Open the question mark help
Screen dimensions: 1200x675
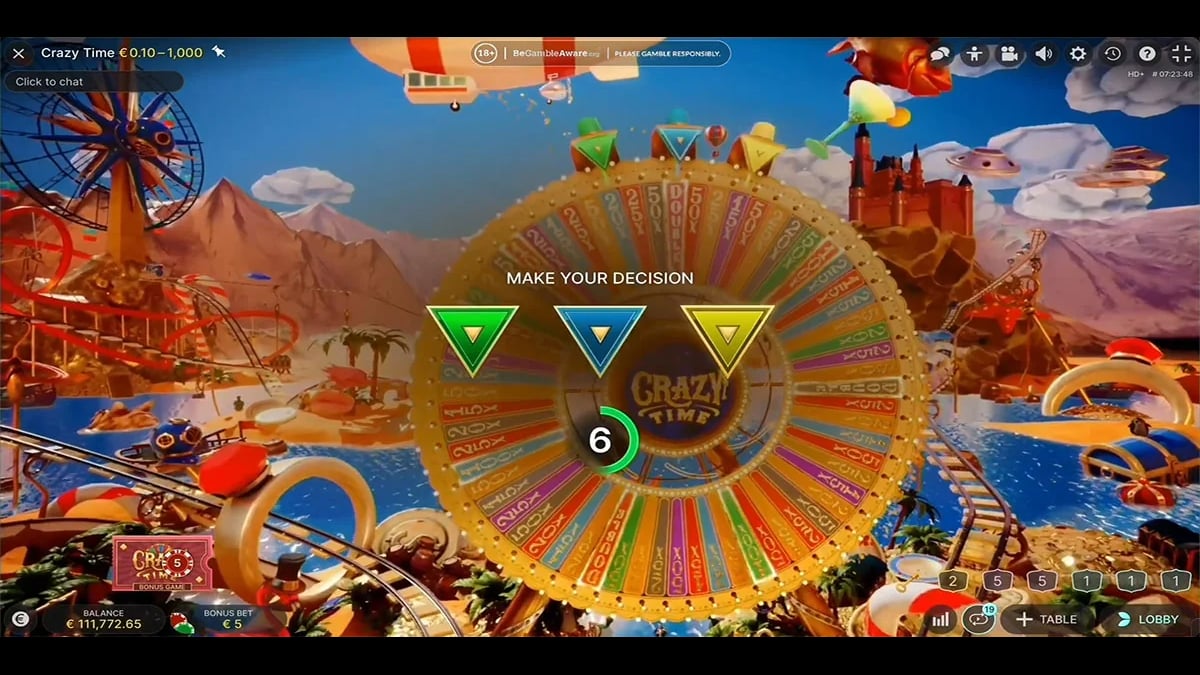click(1147, 54)
